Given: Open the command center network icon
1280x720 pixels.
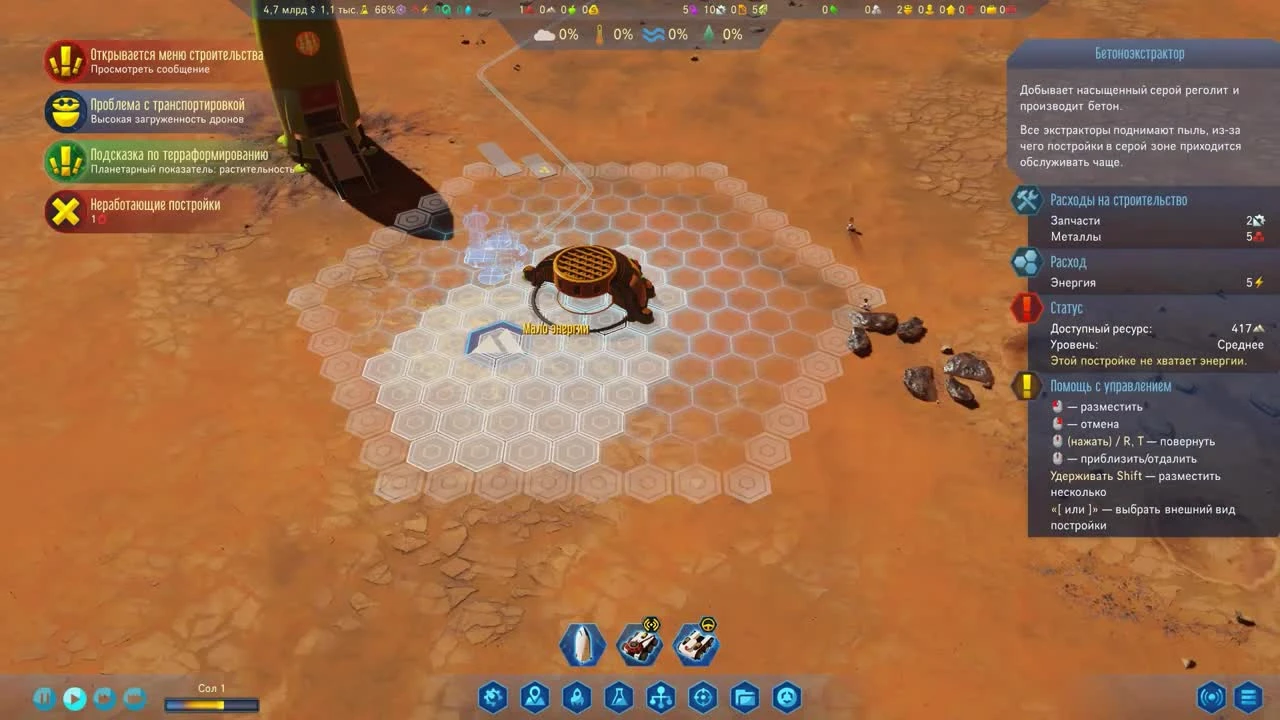Looking at the screenshot, I should 661,697.
